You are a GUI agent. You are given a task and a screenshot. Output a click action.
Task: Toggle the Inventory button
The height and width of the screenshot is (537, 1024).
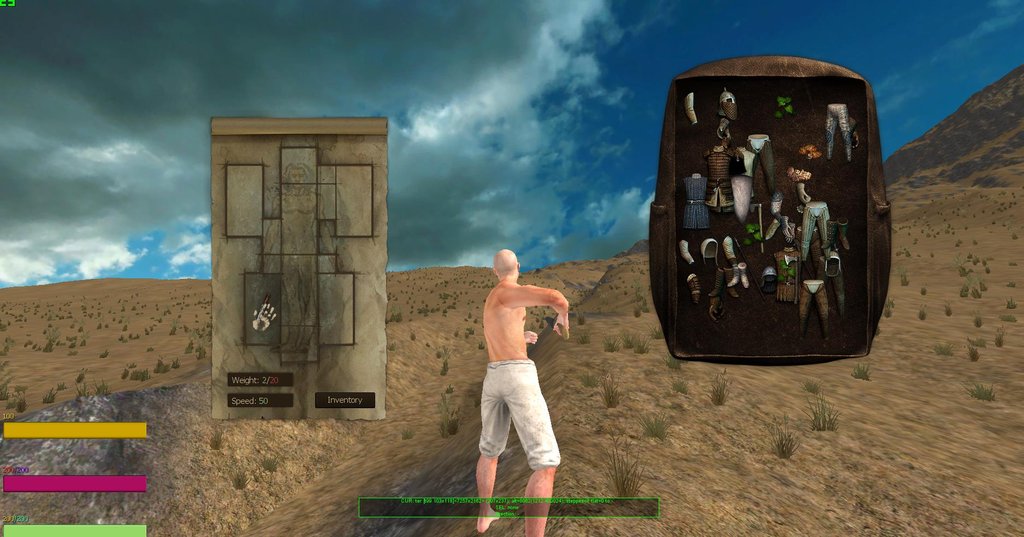coord(345,400)
